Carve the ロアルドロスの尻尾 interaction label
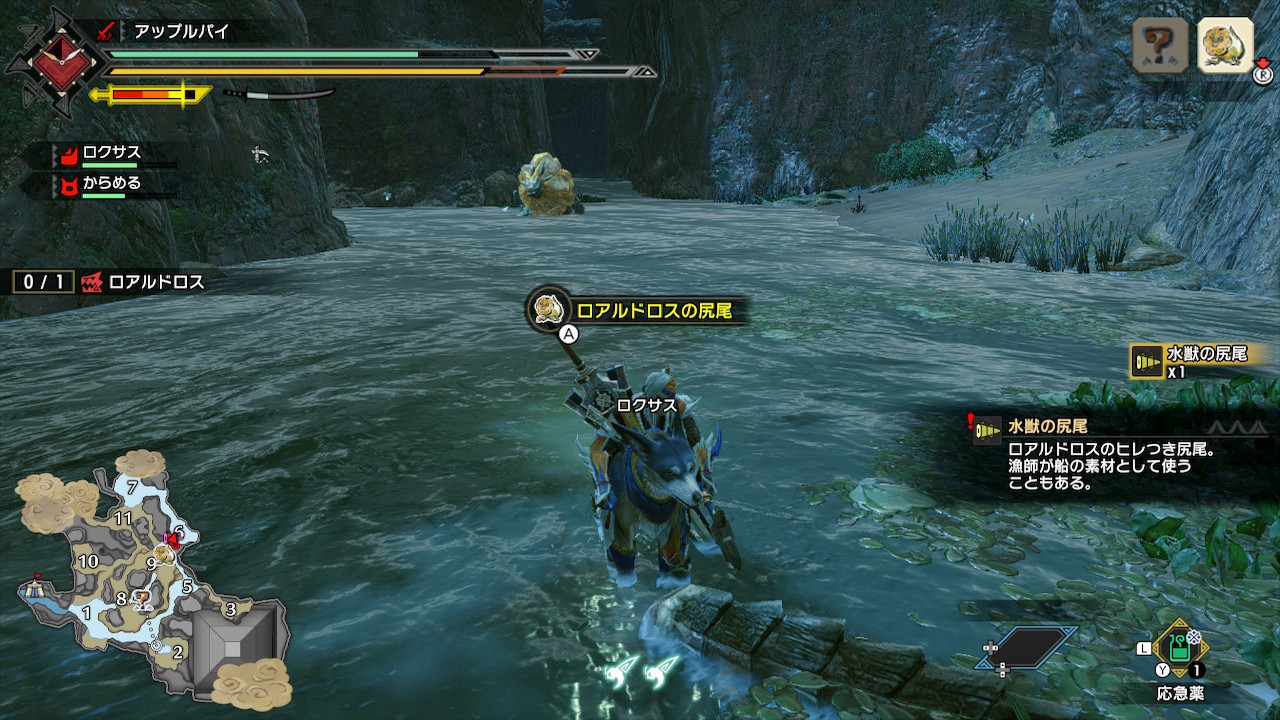 640,311
